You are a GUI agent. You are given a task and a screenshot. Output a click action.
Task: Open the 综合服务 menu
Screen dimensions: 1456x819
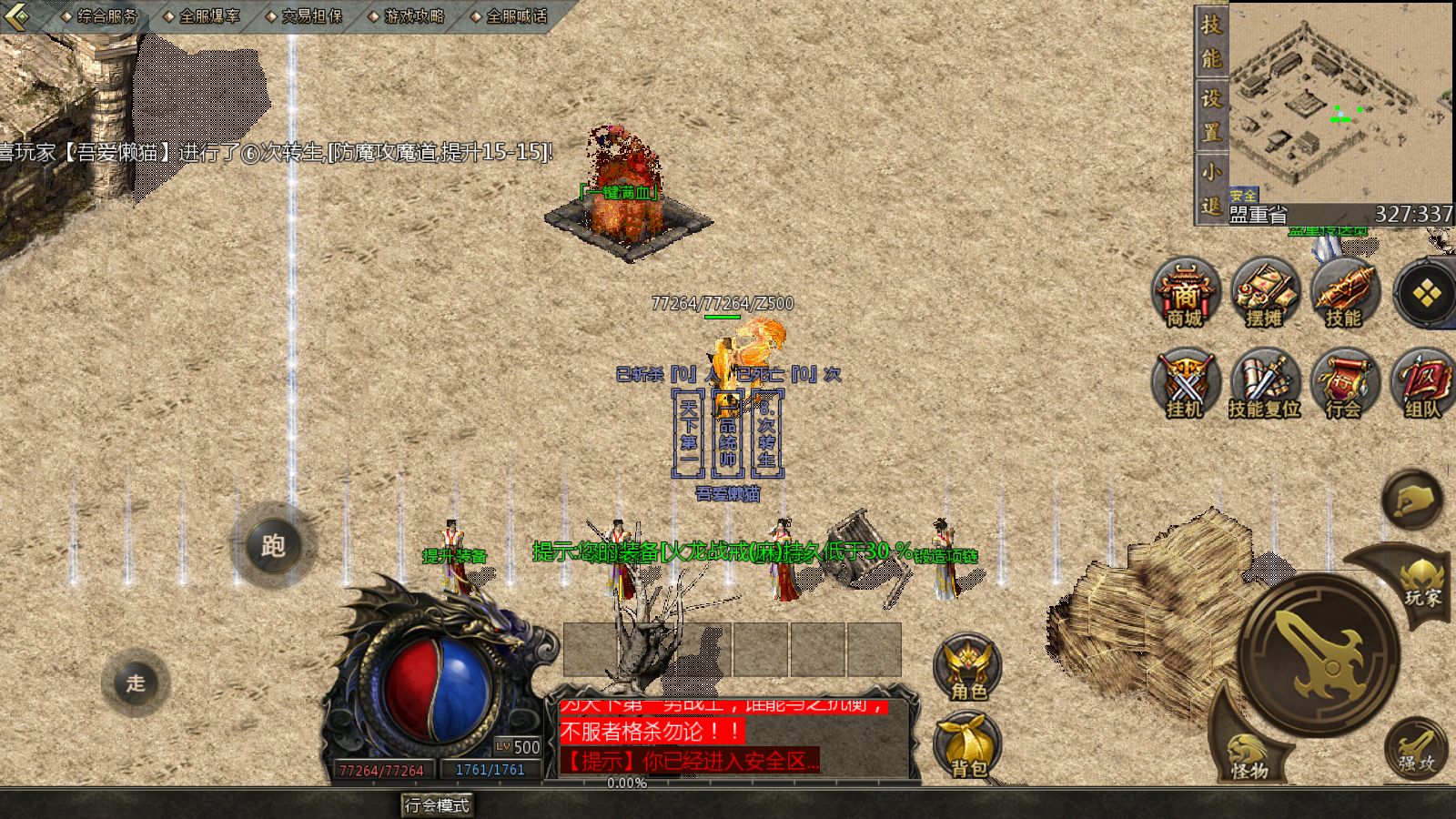click(106, 16)
